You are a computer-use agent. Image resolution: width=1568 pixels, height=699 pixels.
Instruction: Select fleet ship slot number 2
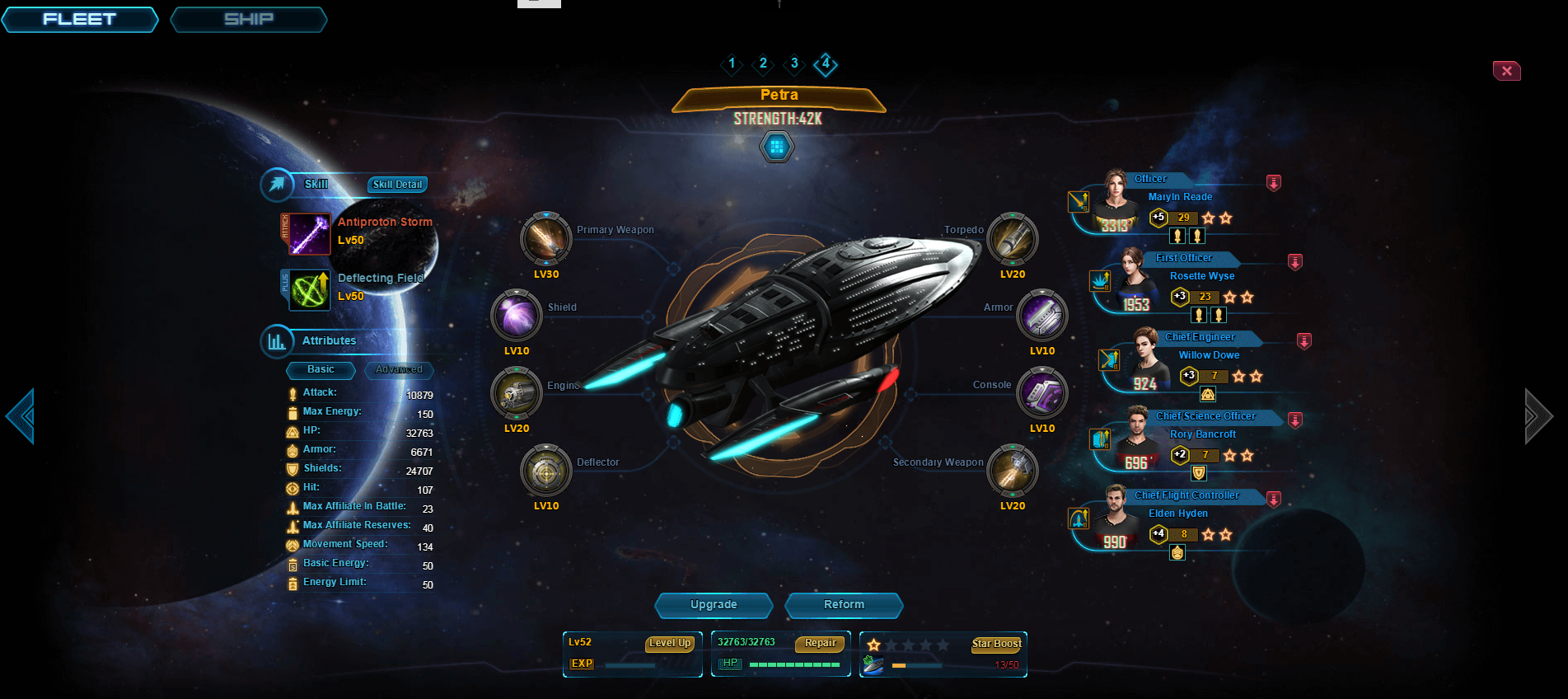point(763,63)
